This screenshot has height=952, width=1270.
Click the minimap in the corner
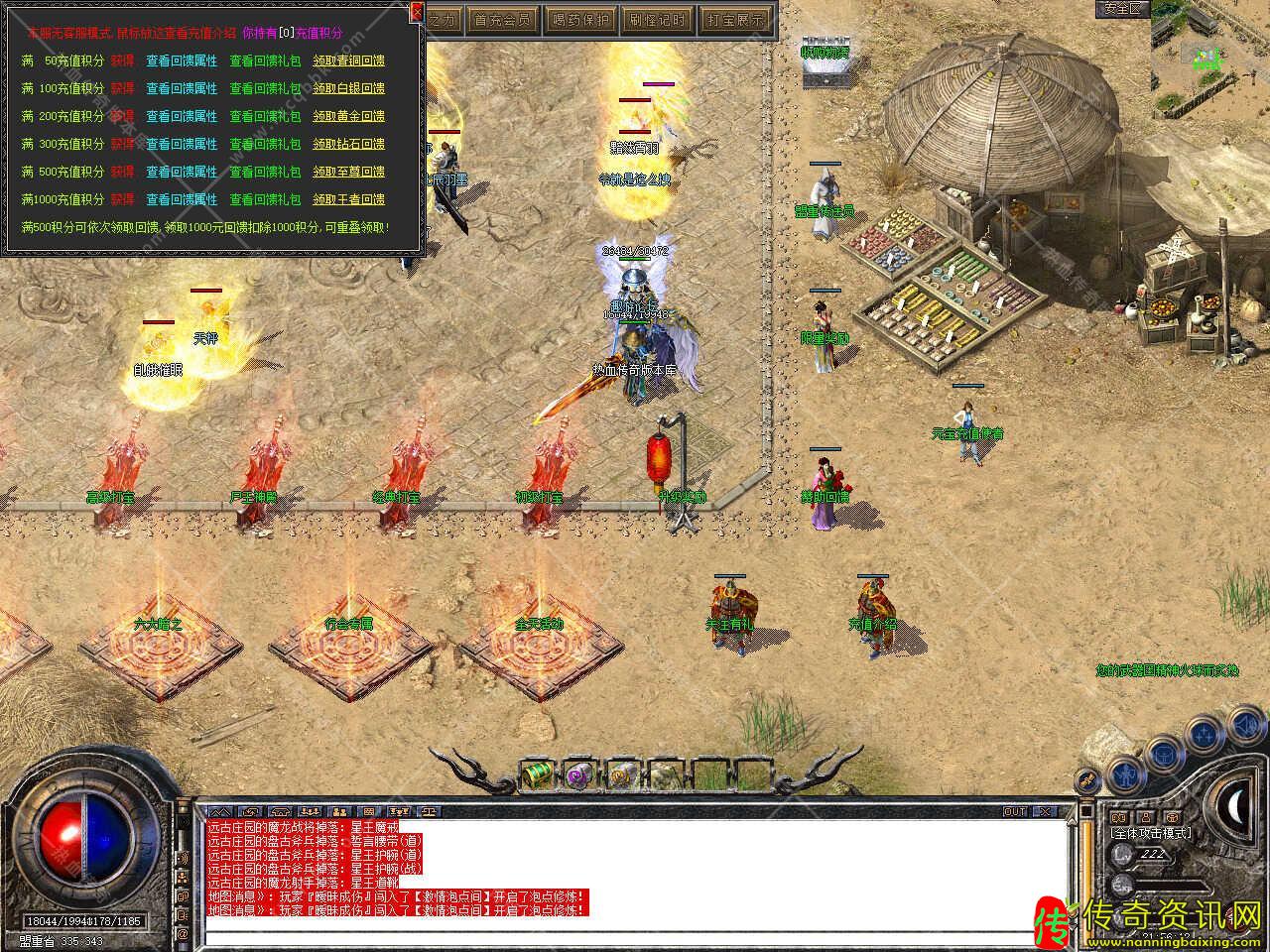[x=1209, y=48]
